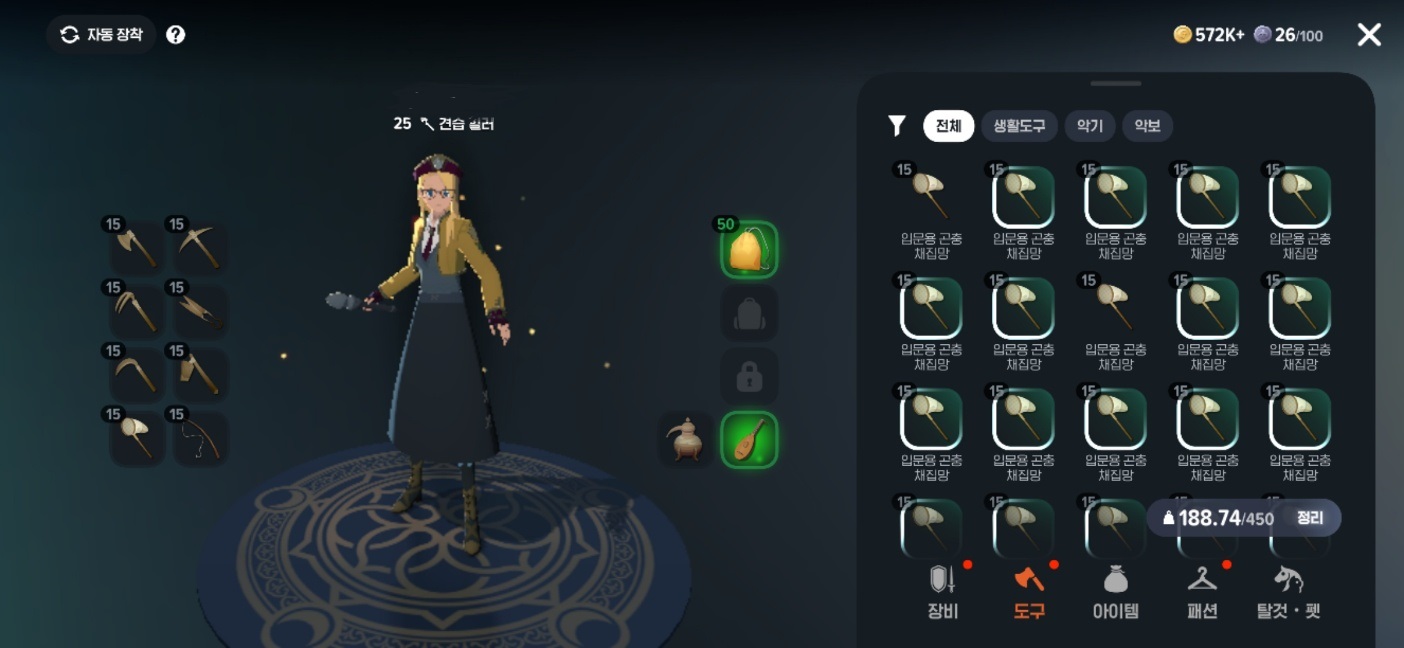Choose the brass kettle slot

click(686, 440)
